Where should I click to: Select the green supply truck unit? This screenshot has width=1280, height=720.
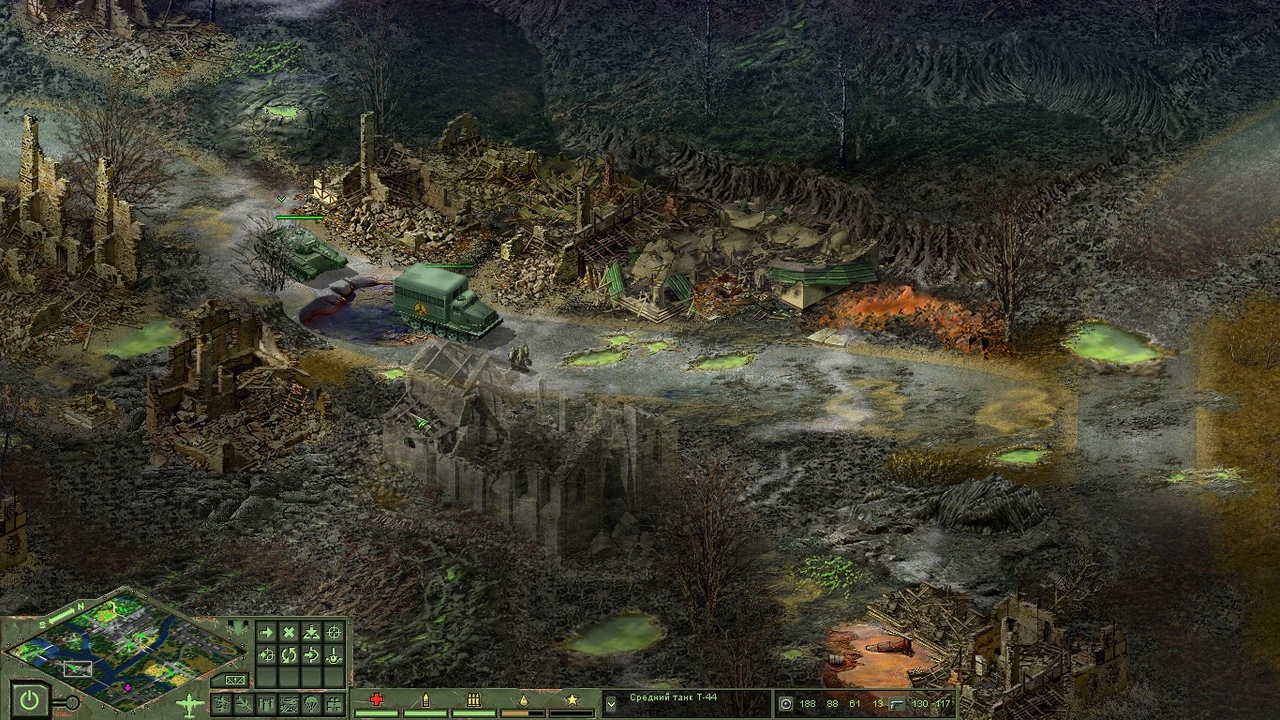point(443,302)
